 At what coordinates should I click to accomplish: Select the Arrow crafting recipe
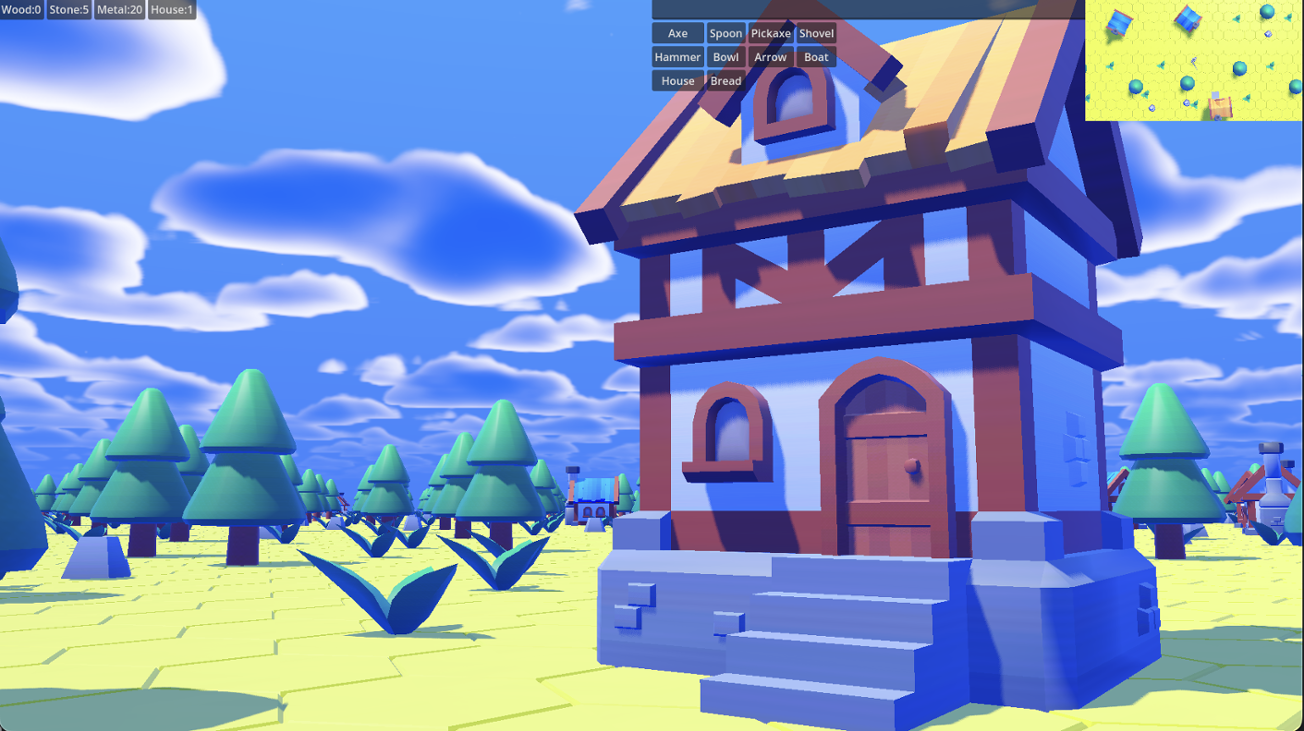click(770, 57)
